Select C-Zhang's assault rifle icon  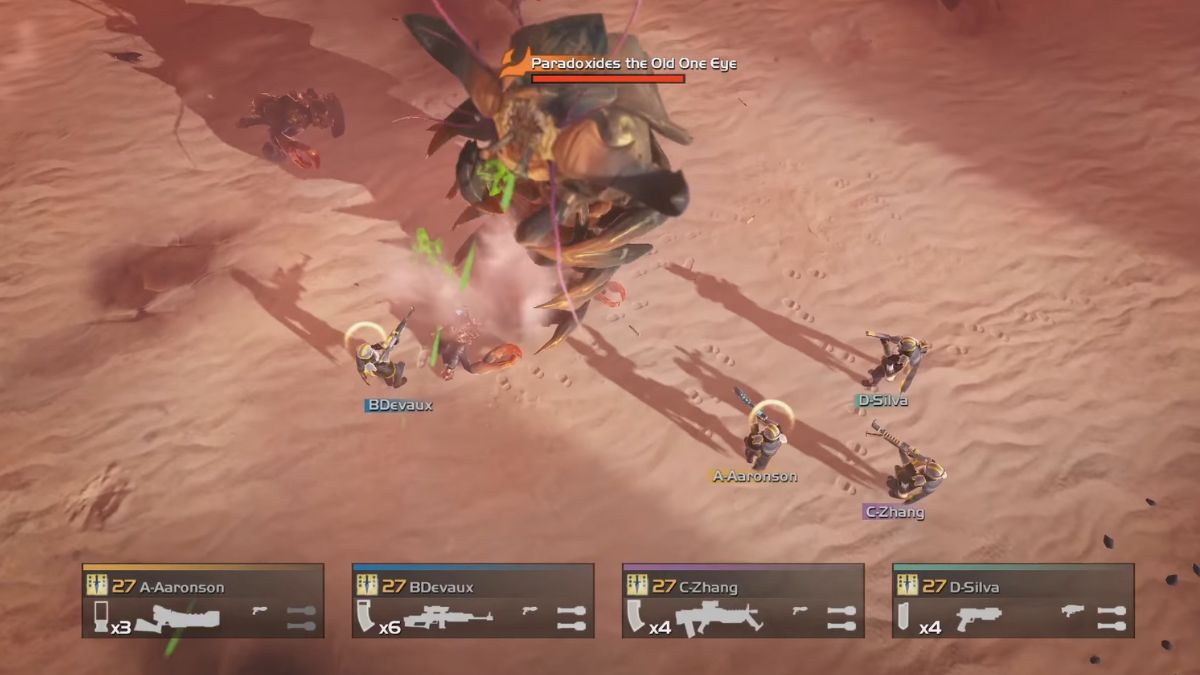(718, 619)
